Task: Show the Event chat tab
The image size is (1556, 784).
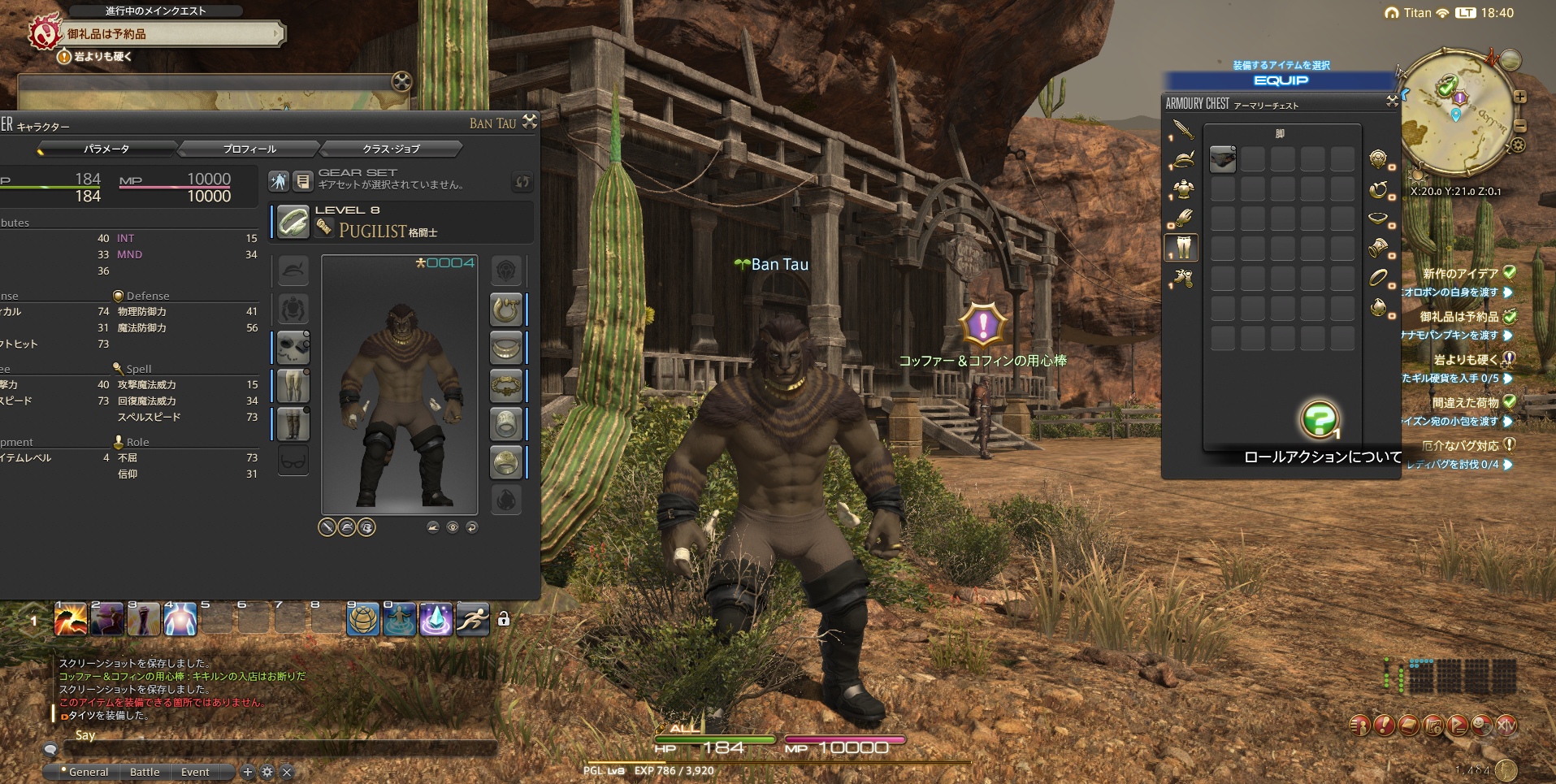Action: [x=195, y=772]
